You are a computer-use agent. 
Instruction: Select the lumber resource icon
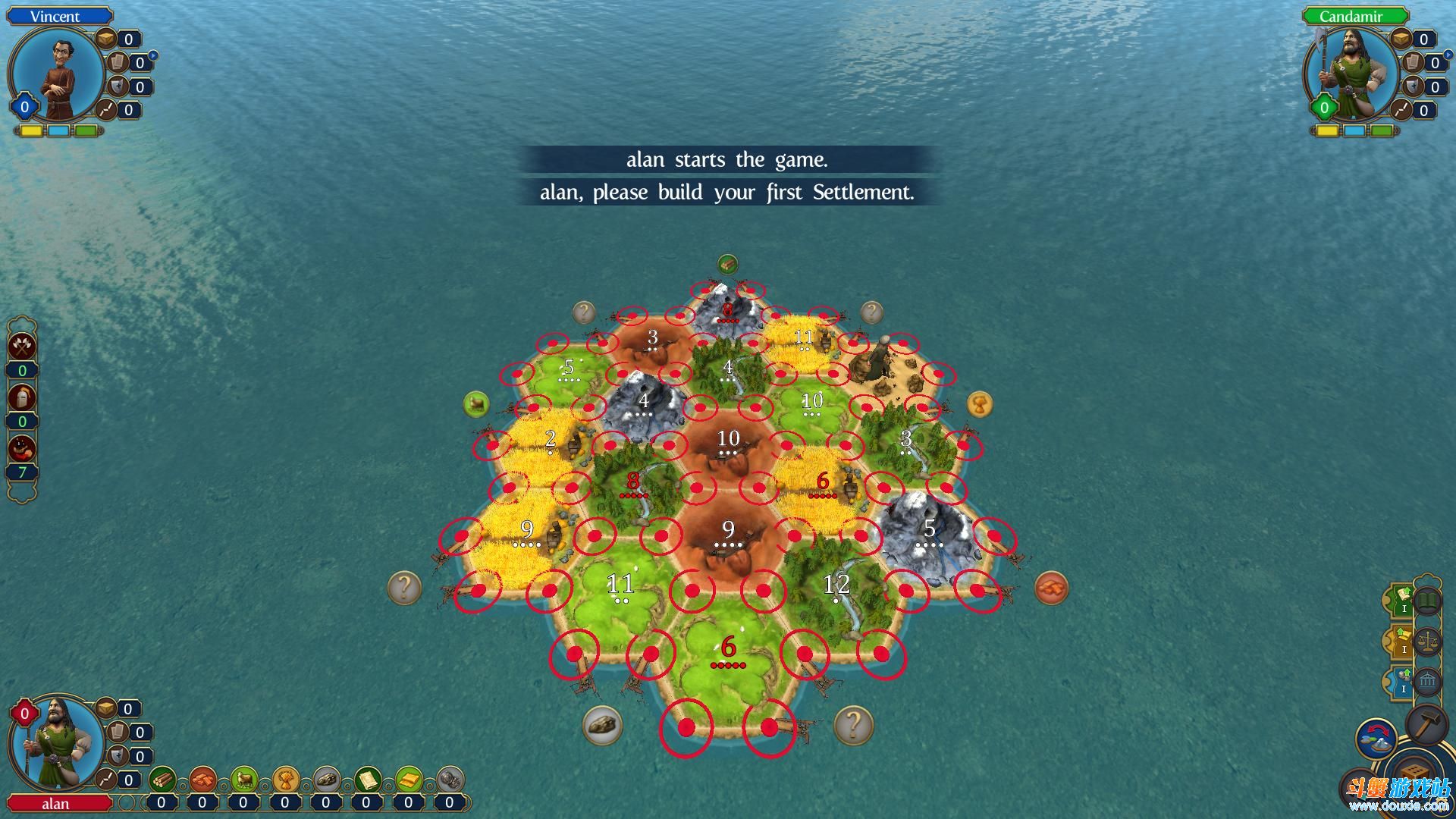point(162,779)
